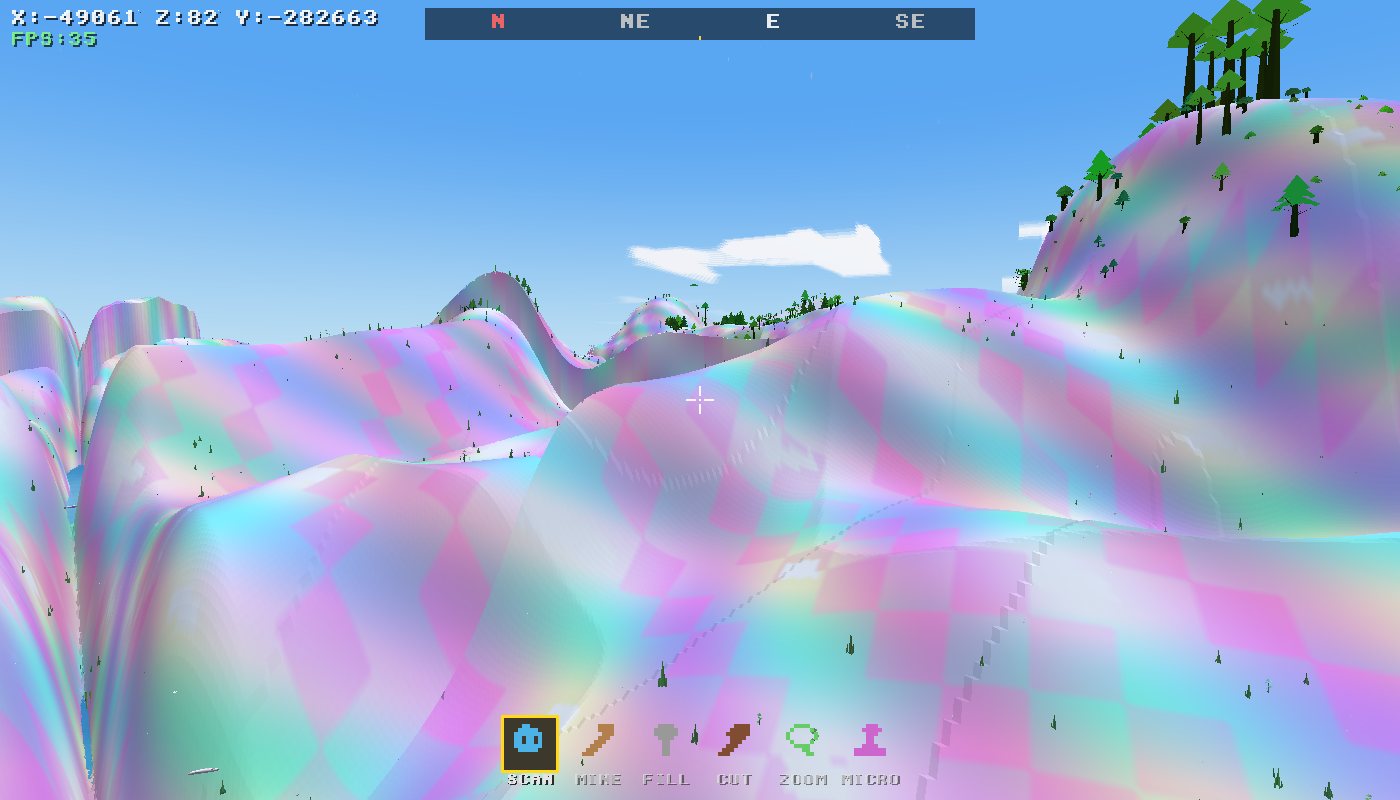
Task: Click the SE label on the compass strip
Action: (910, 21)
